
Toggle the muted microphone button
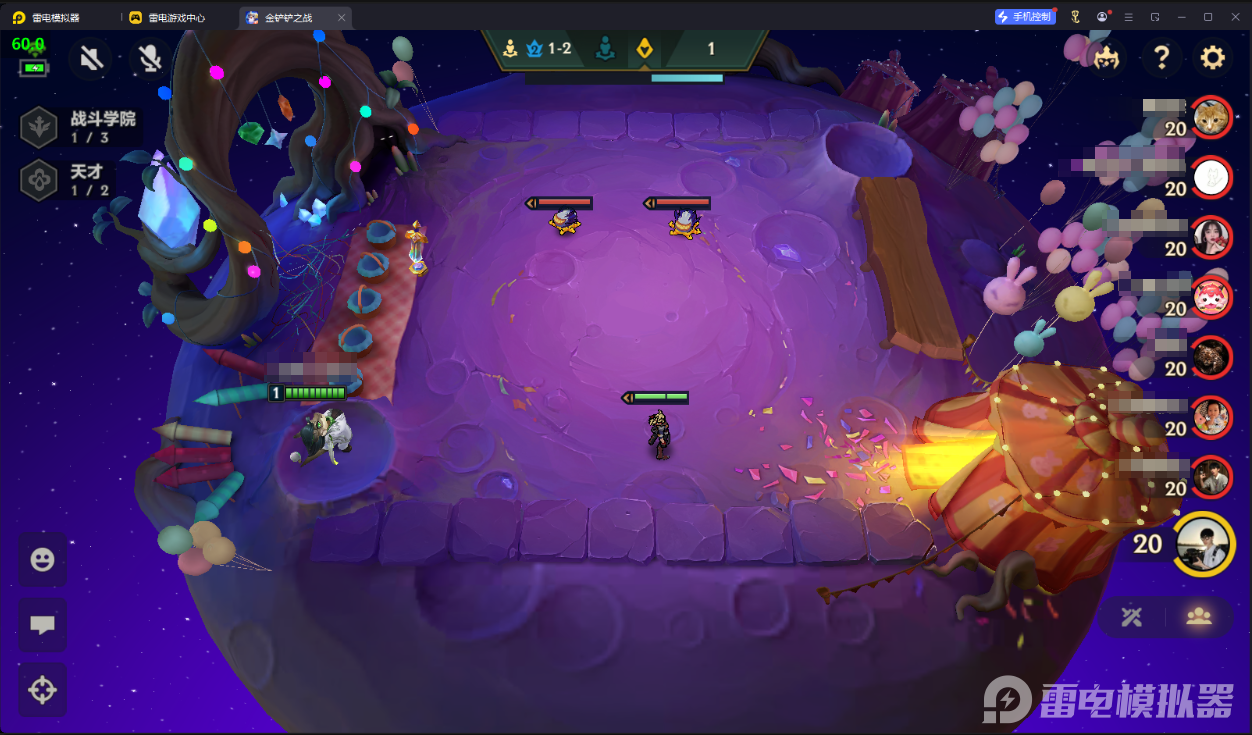(x=150, y=59)
